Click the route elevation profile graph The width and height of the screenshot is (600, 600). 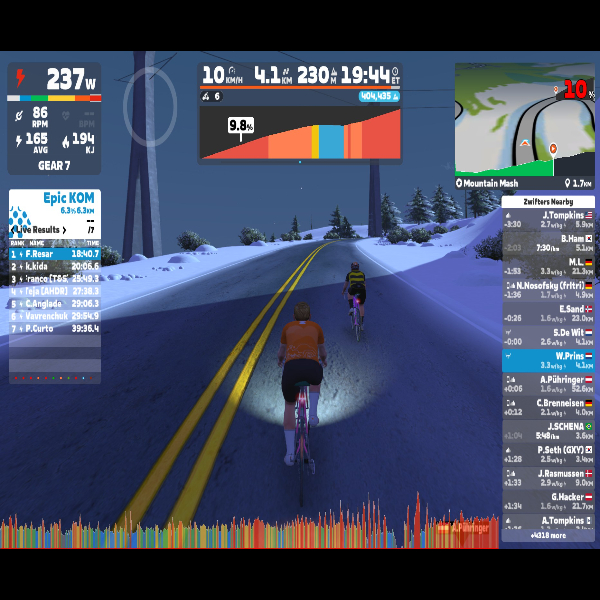click(301, 133)
